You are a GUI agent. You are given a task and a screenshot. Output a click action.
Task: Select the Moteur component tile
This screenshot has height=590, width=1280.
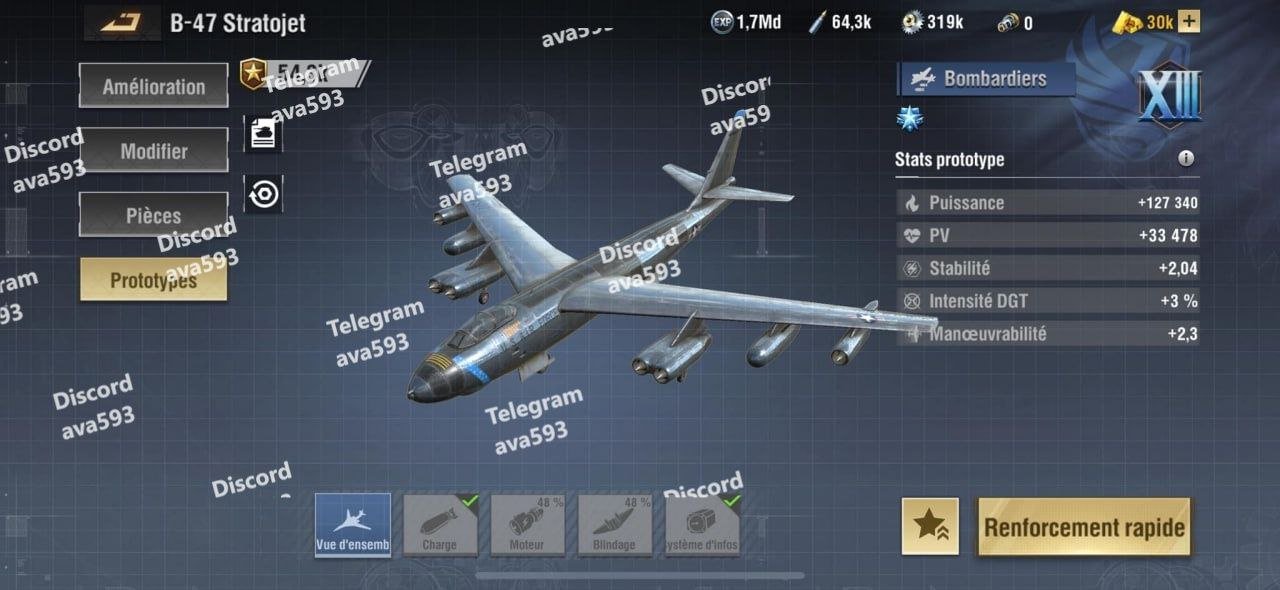click(527, 525)
